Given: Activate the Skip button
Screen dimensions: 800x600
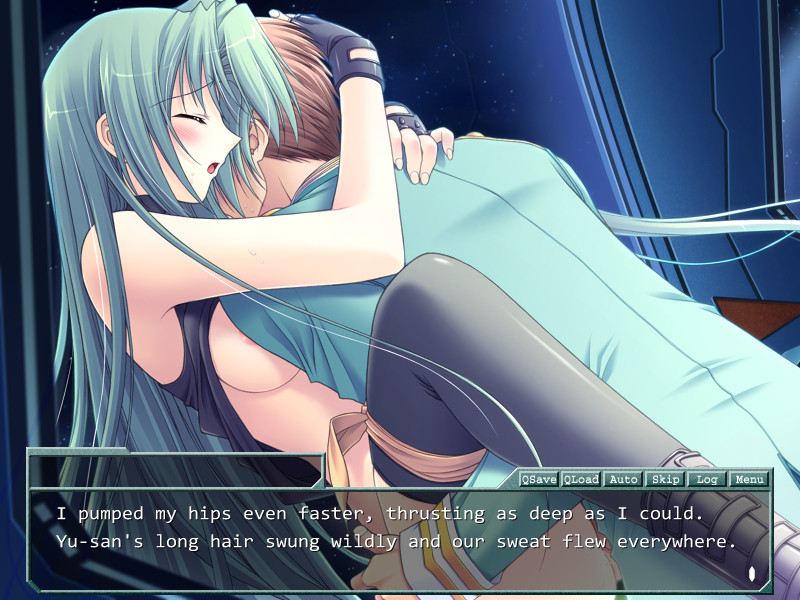Looking at the screenshot, I should (665, 479).
